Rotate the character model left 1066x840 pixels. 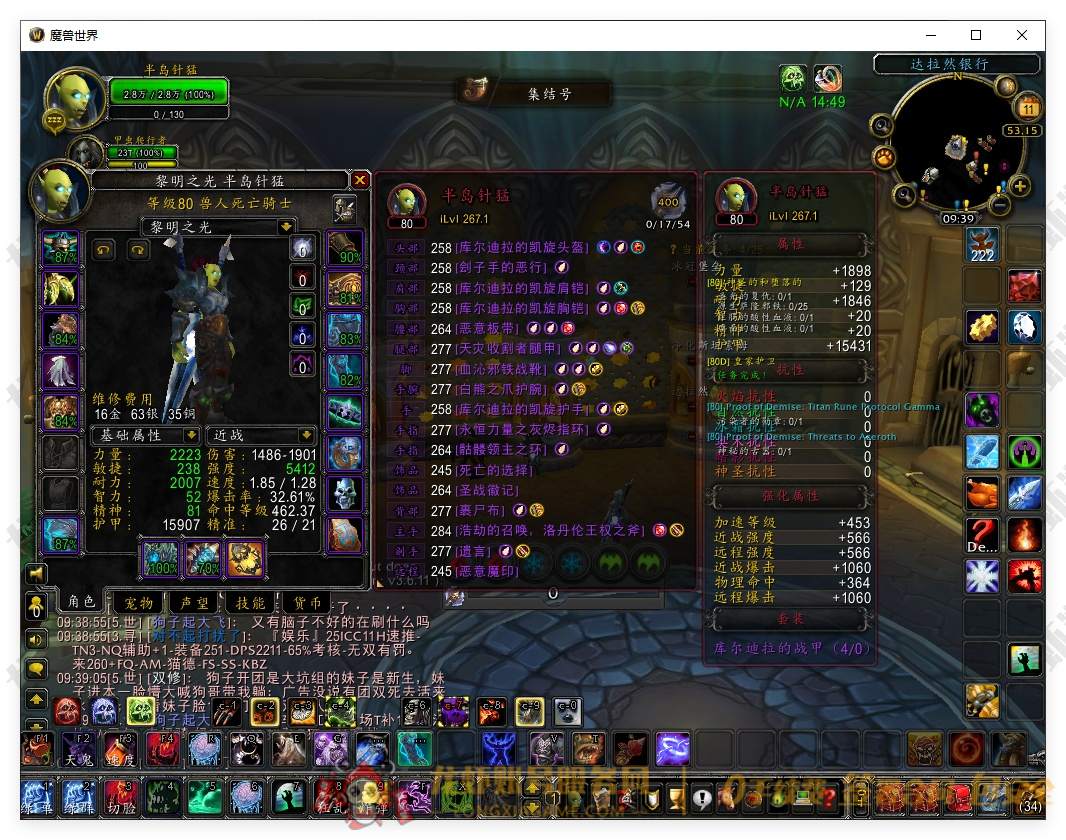coord(103,249)
